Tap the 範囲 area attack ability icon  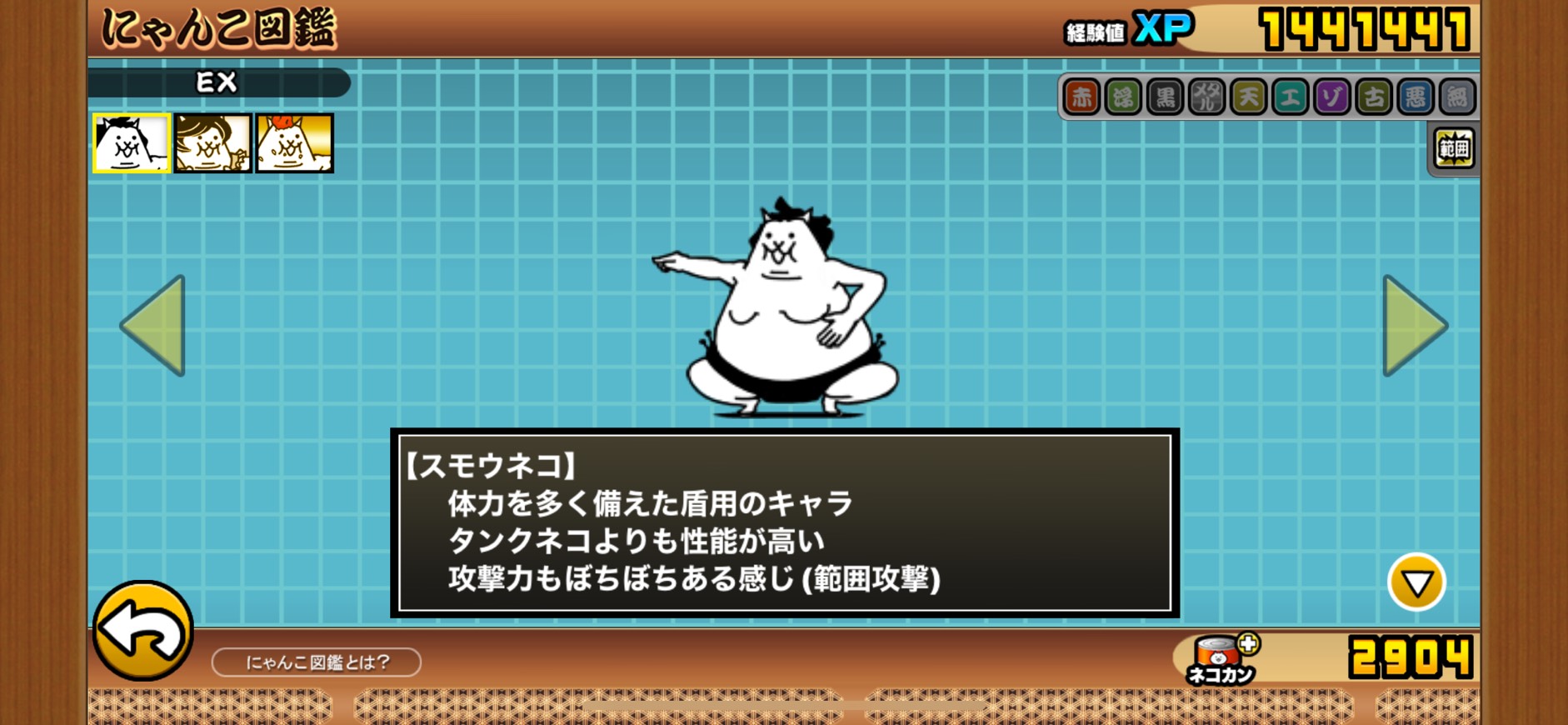[x=1454, y=149]
